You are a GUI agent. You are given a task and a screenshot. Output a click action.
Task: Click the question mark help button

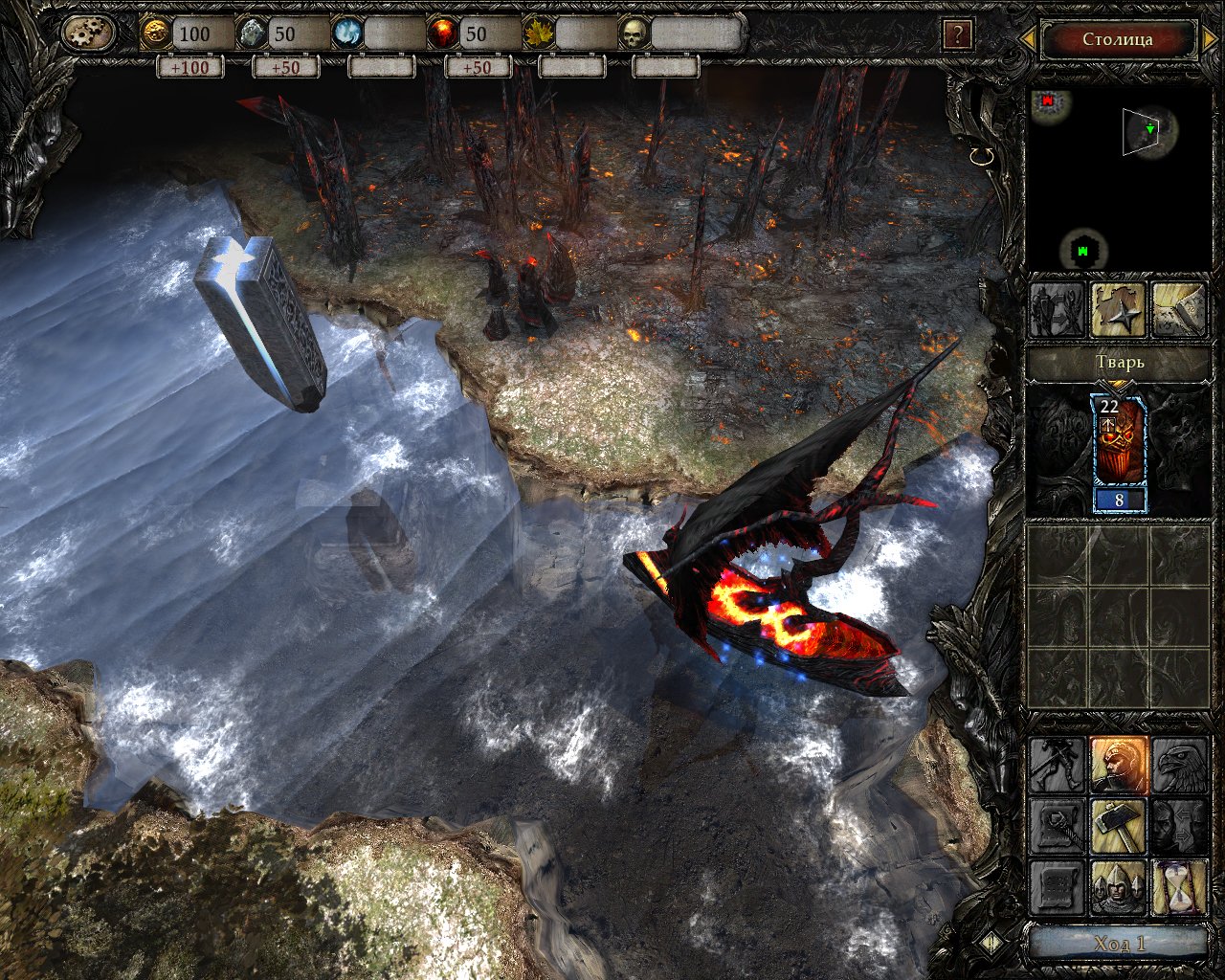pos(957,36)
